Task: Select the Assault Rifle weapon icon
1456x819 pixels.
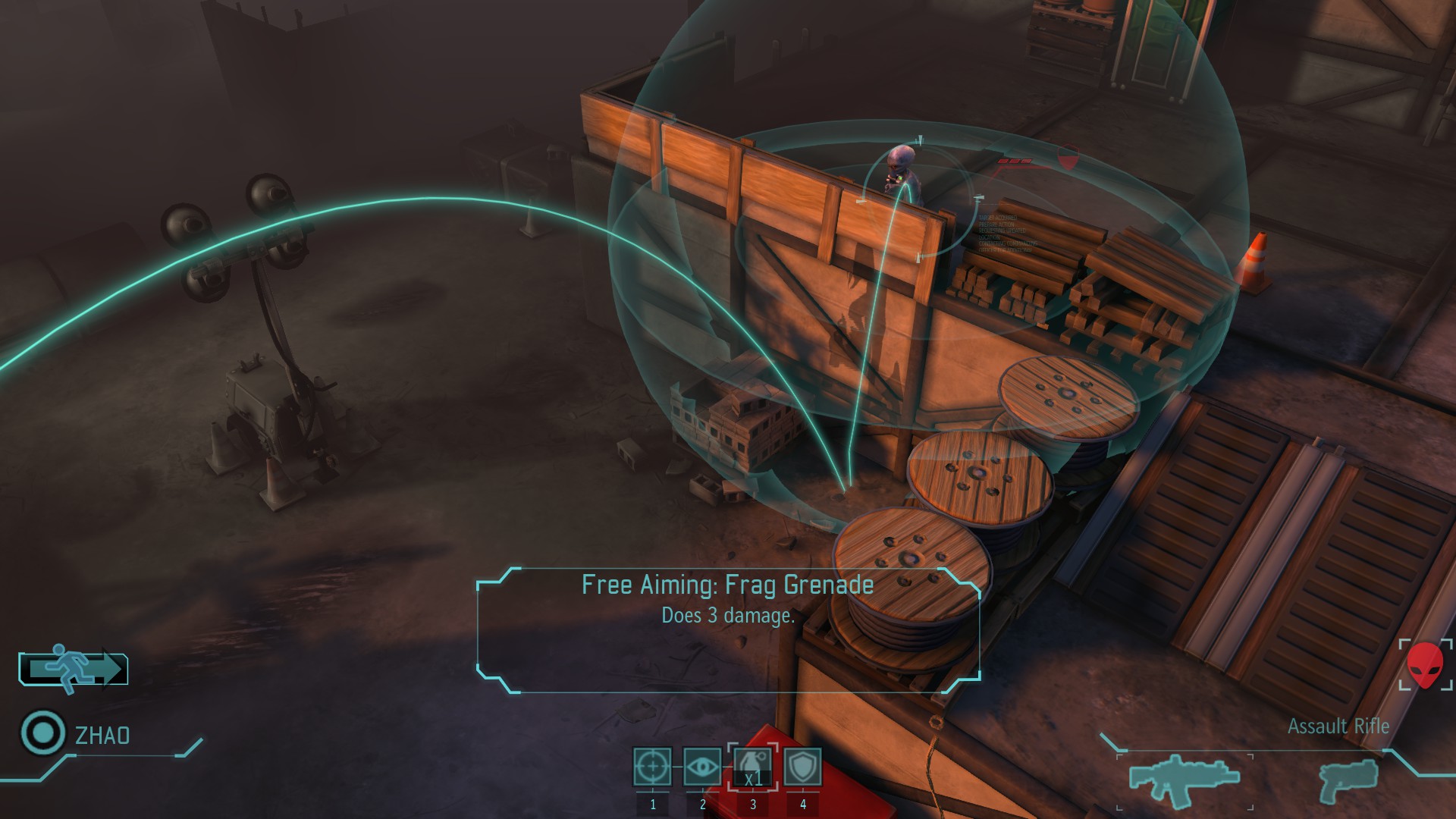Action: click(x=1184, y=779)
